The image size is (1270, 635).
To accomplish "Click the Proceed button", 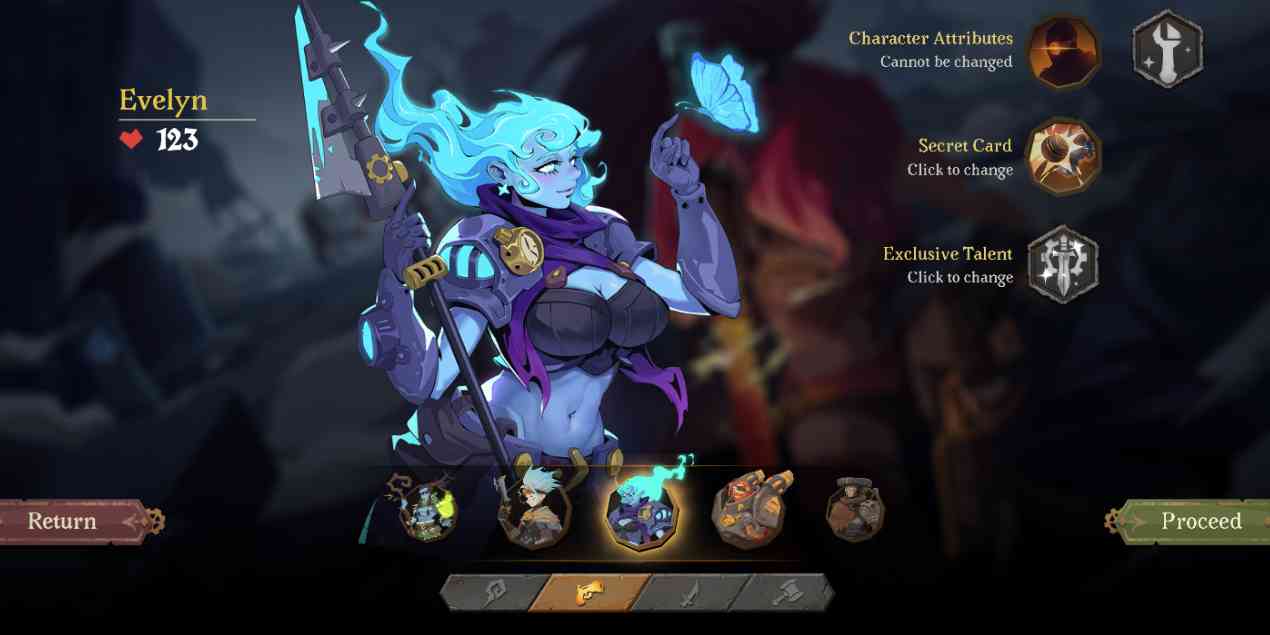I will point(1195,521).
